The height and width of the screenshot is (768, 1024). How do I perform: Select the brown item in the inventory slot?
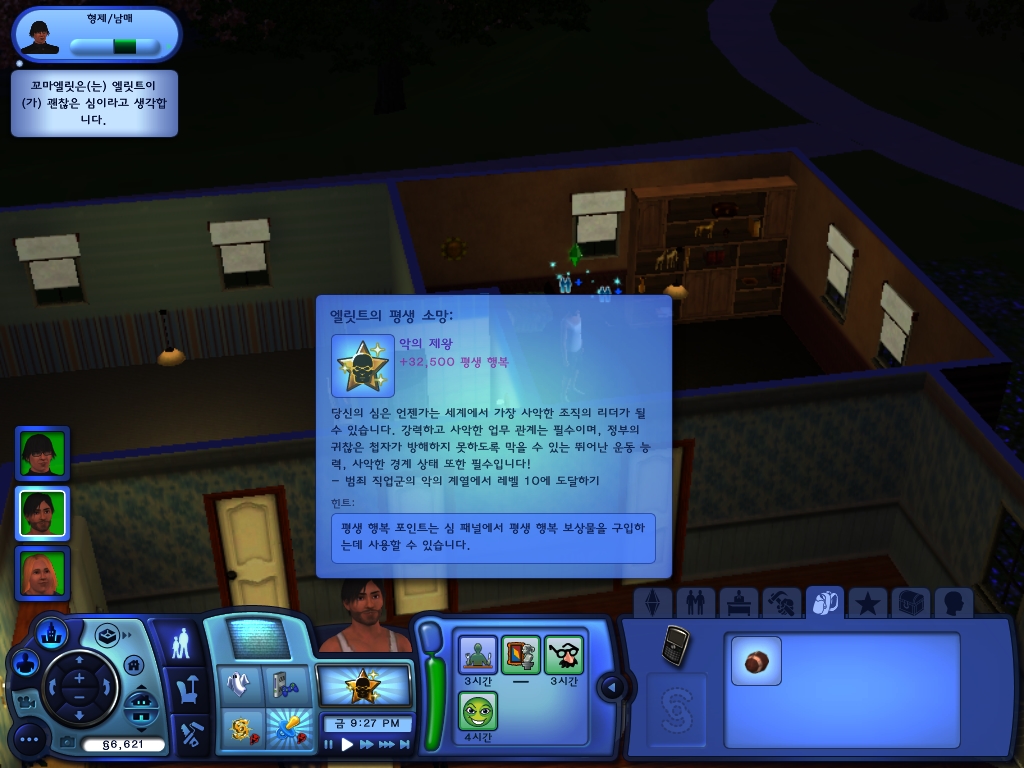pos(755,661)
